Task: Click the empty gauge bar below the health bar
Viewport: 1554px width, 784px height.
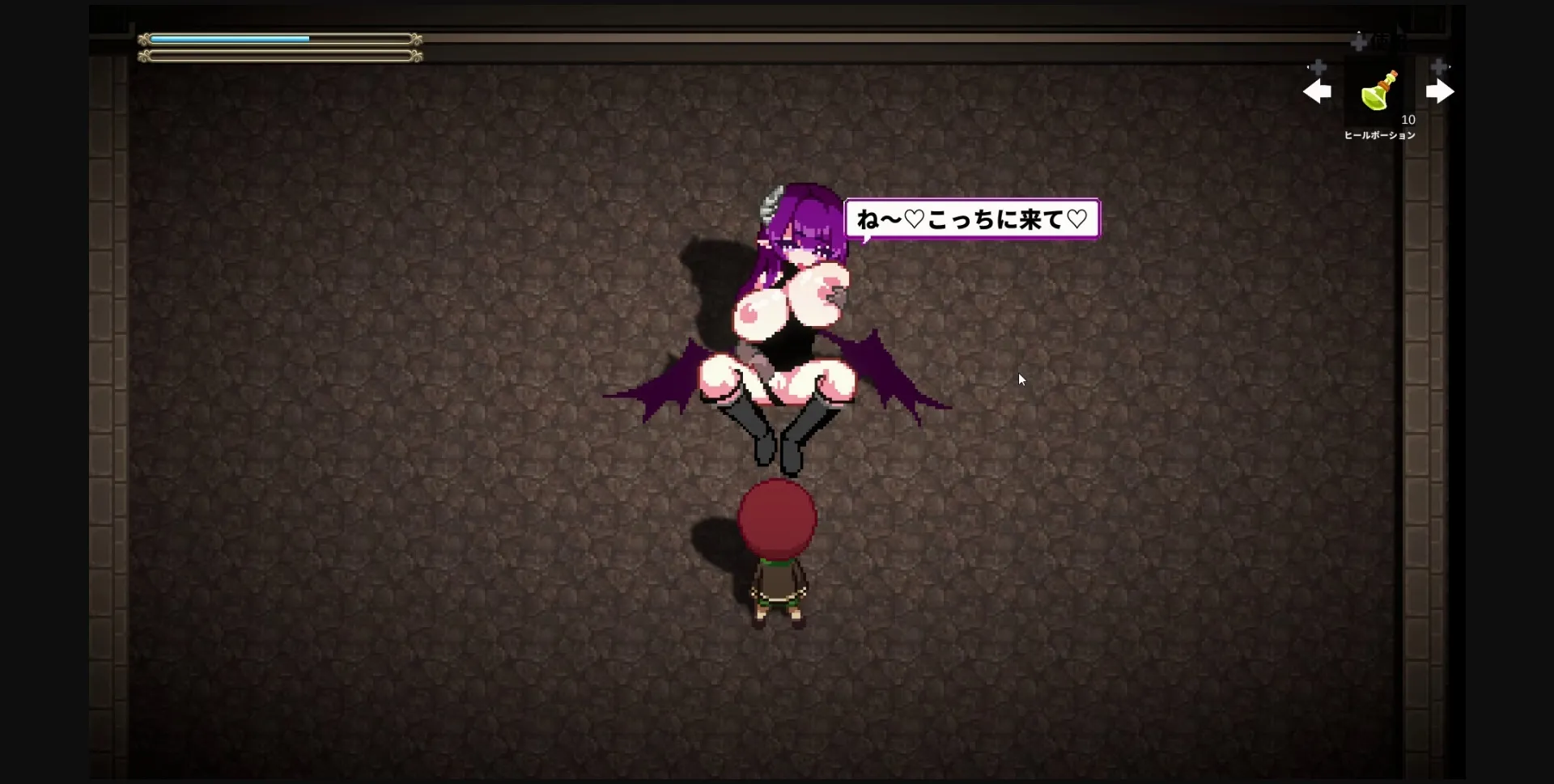Action: click(x=279, y=57)
